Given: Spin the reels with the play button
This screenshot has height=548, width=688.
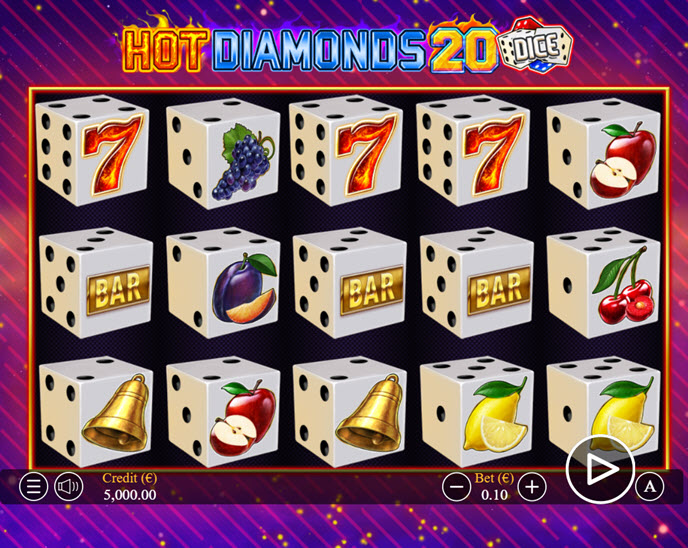Looking at the screenshot, I should point(600,469).
